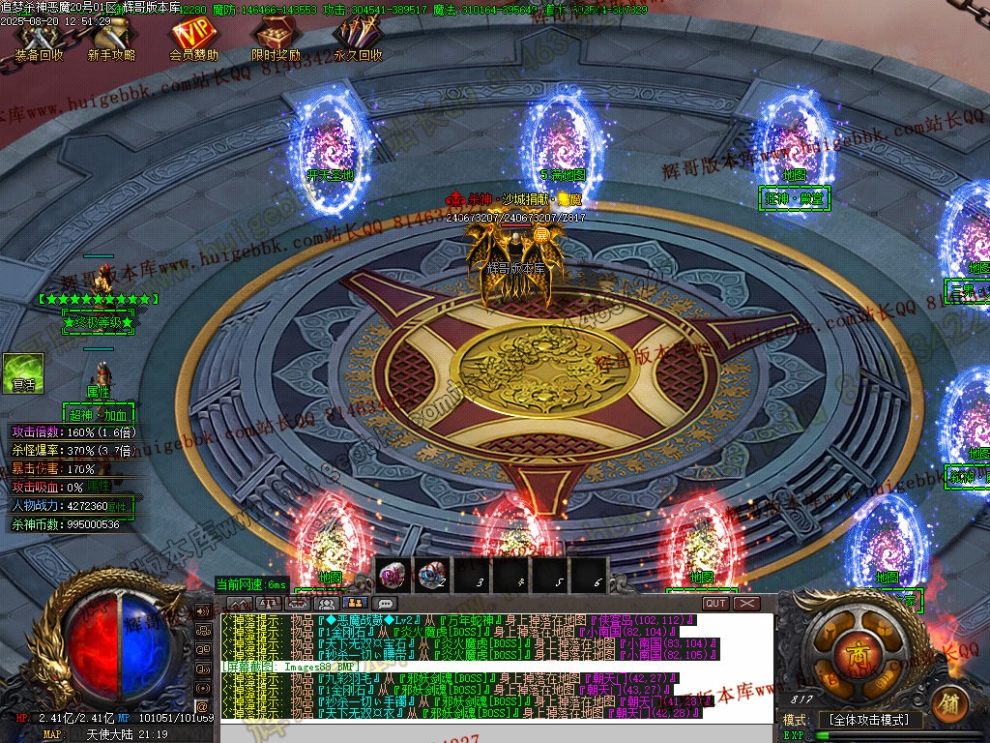
Task: Open the 新手攻略 beginner guide
Action: [111, 40]
